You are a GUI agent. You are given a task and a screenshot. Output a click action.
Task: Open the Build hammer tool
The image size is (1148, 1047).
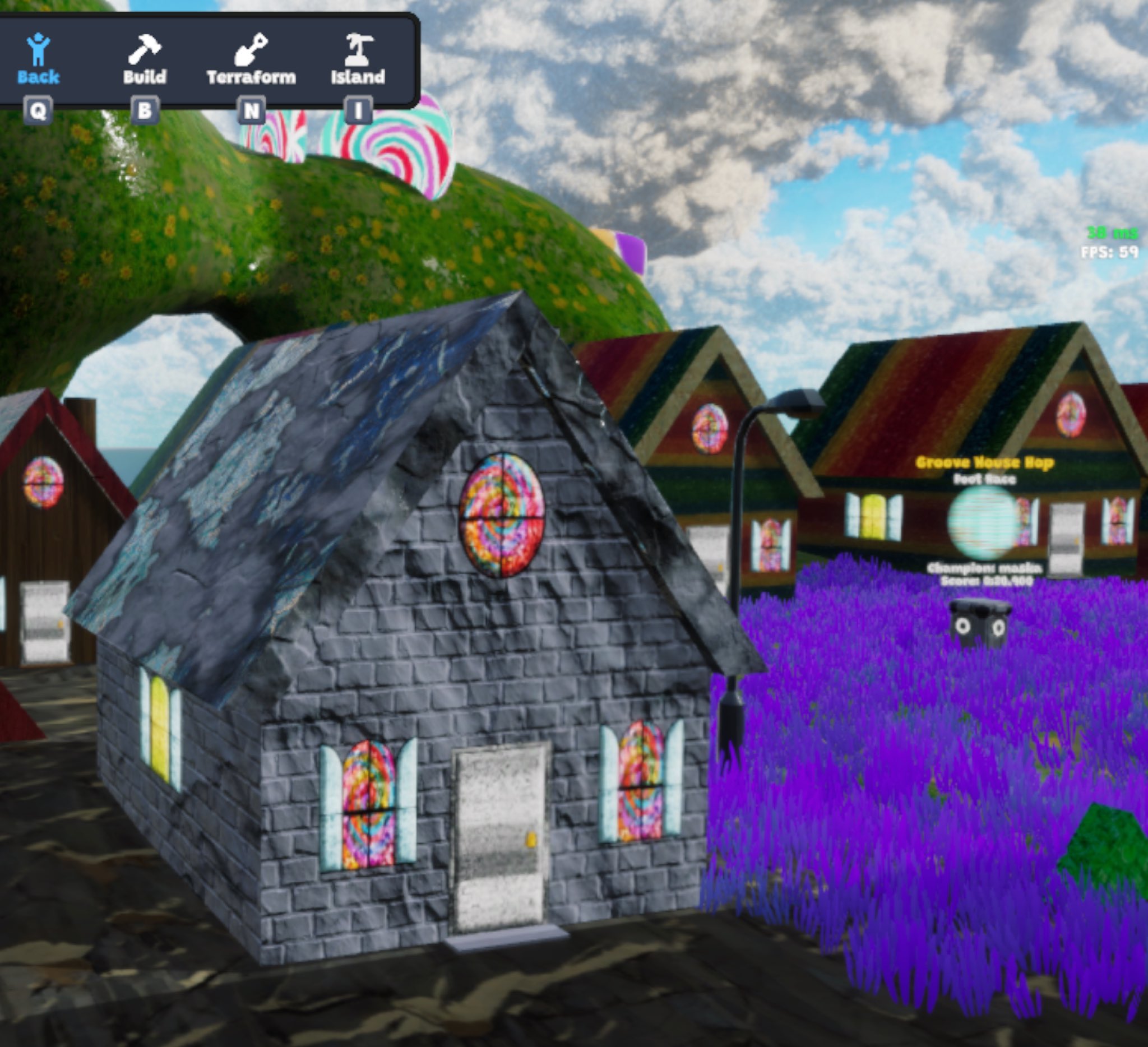click(145, 59)
